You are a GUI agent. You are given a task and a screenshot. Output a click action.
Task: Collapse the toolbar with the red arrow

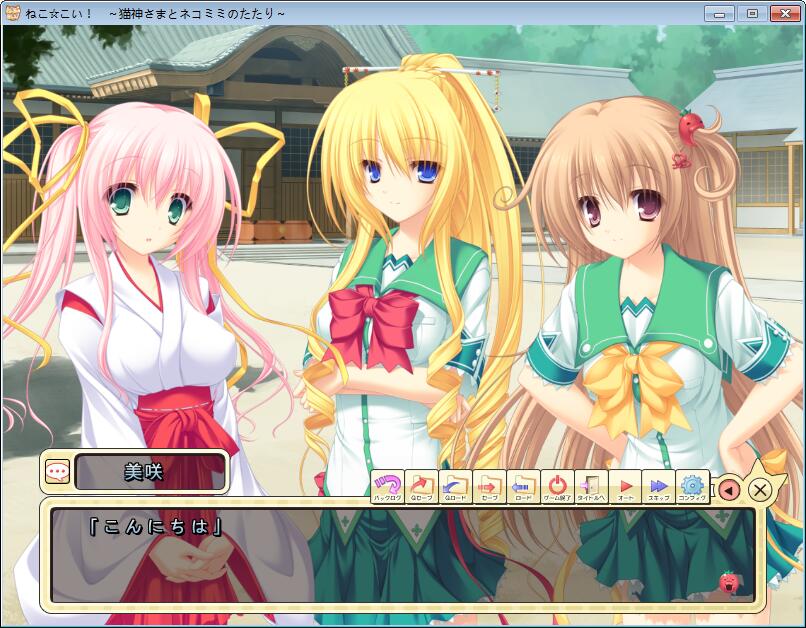(x=730, y=490)
